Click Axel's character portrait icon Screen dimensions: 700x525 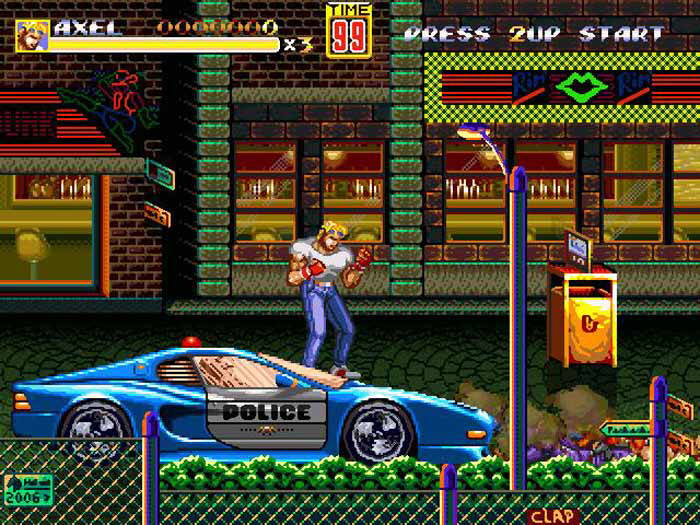click(32, 35)
